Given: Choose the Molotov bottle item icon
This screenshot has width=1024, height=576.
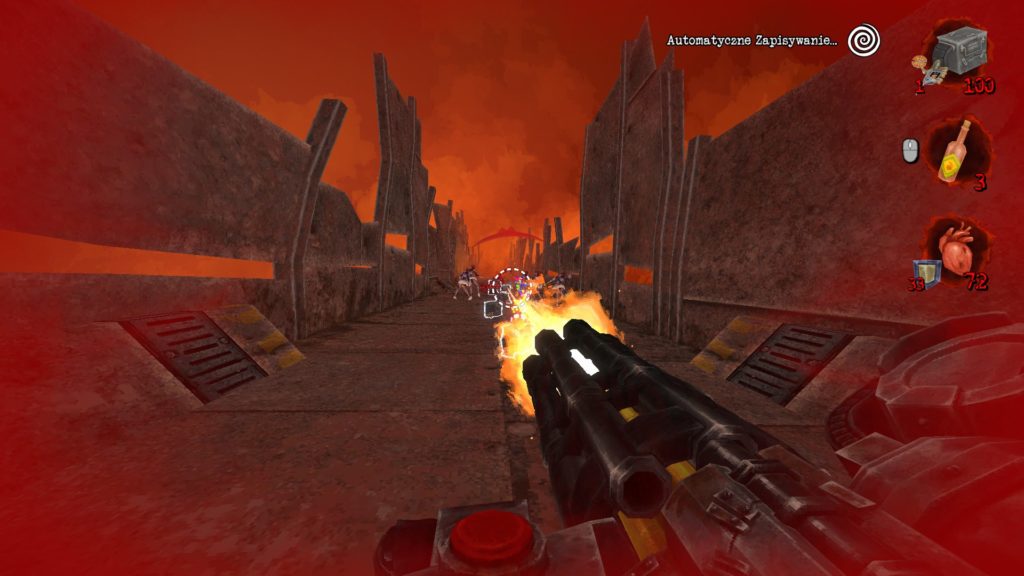Looking at the screenshot, I should pos(957,150).
